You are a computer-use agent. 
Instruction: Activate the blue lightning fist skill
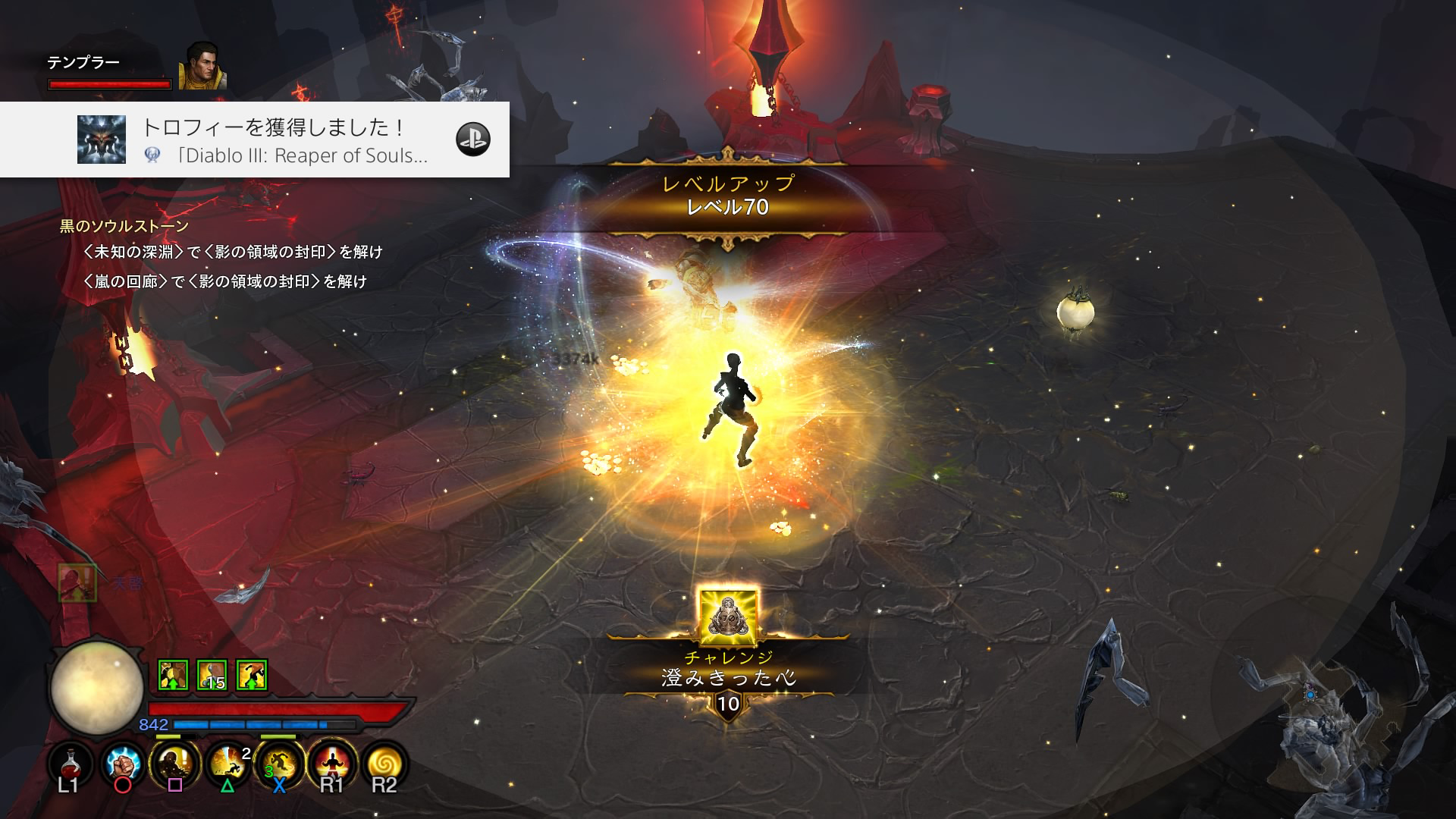[122, 764]
